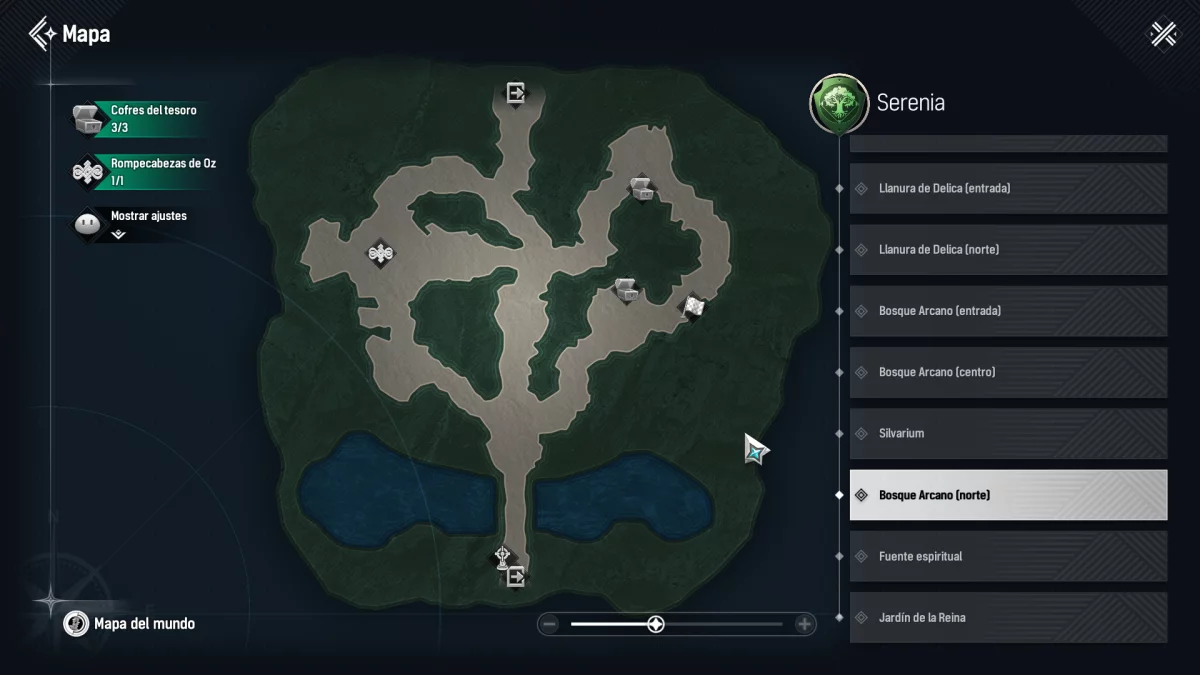Image resolution: width=1200 pixels, height=675 pixels.
Task: Open the Serenia region emblem
Action: point(838,103)
